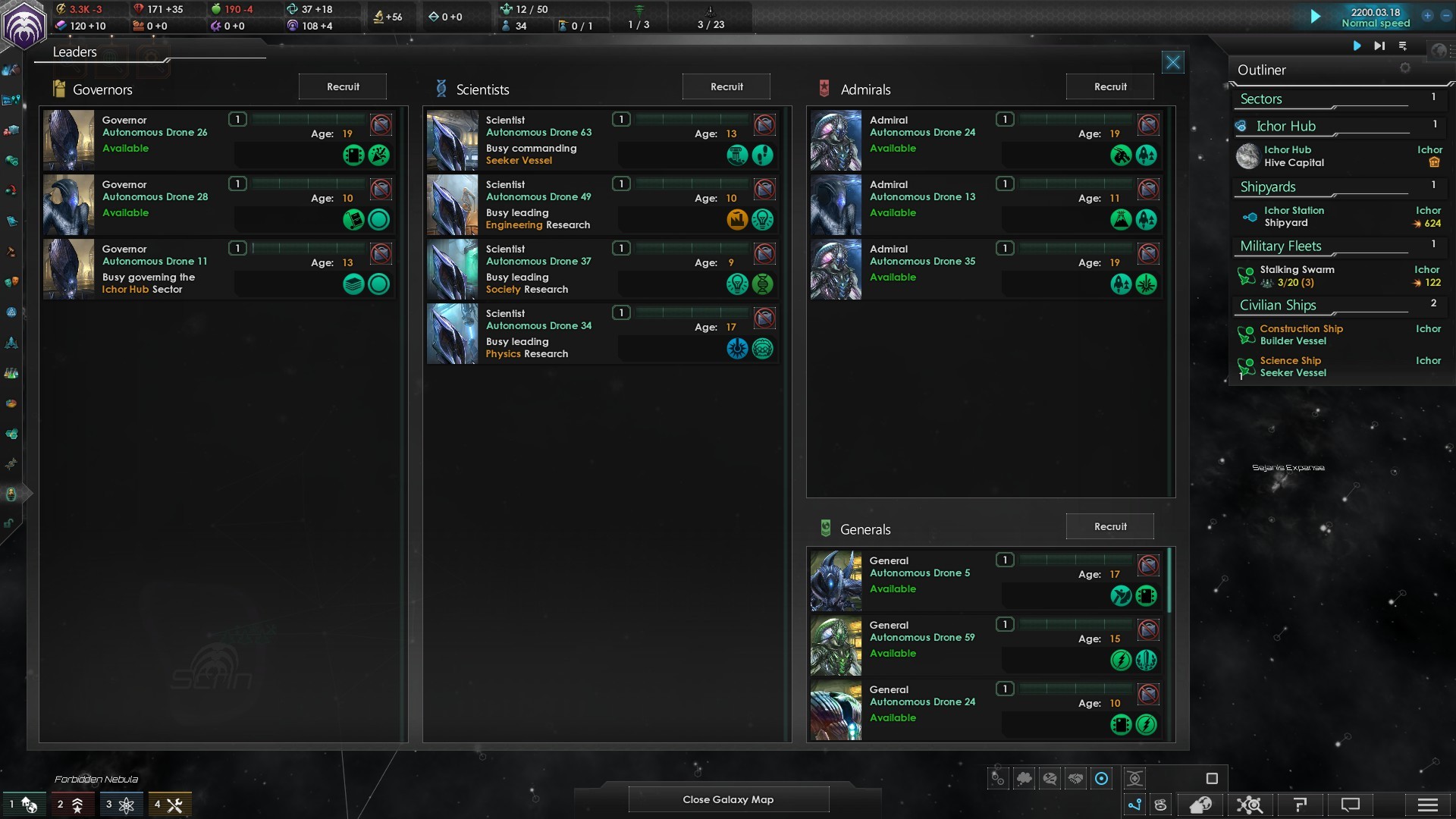1456x819 pixels.
Task: Select Scientist Autonomous Drone 49 row
Action: (x=538, y=197)
